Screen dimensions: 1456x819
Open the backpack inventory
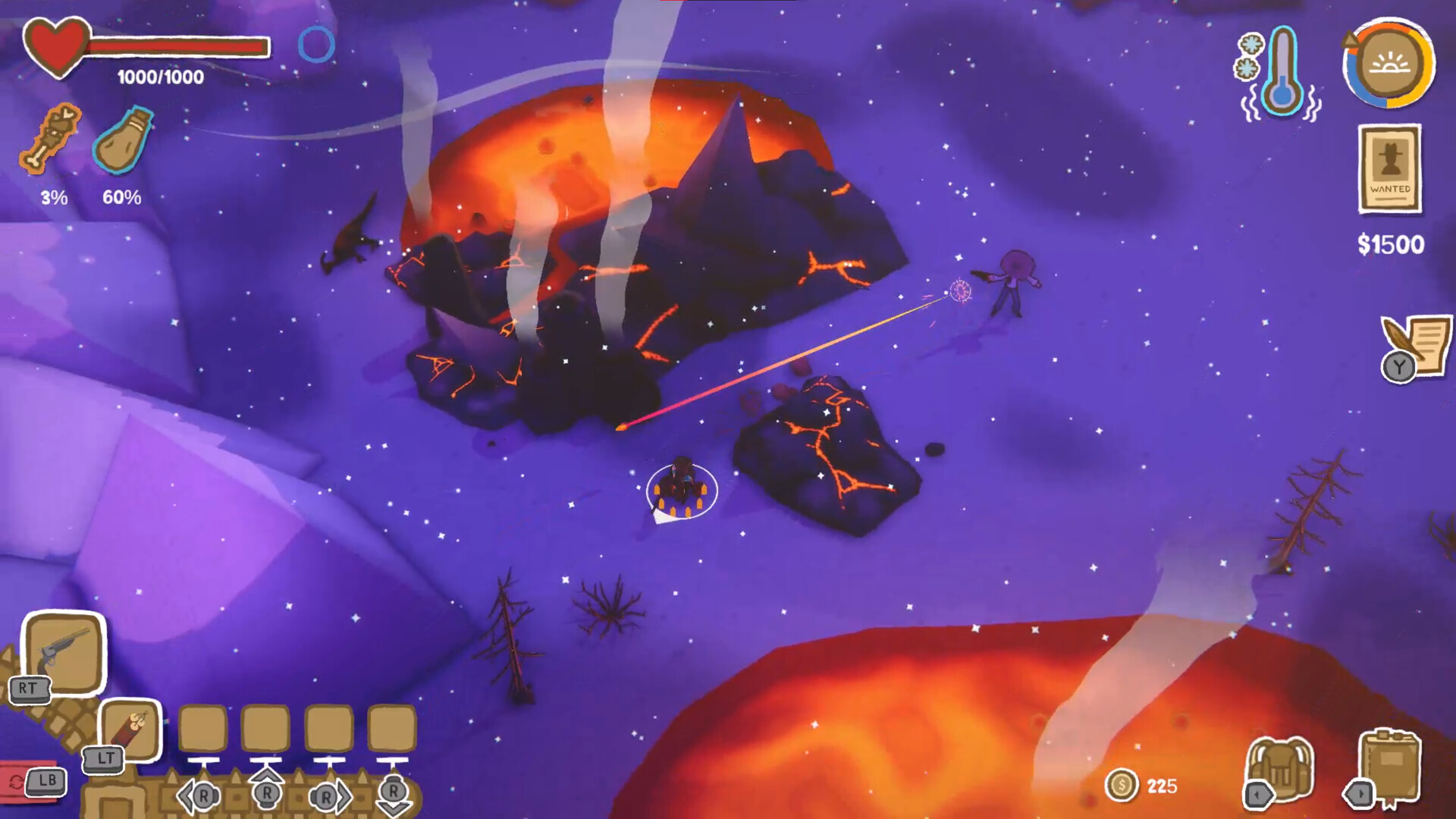point(1281,769)
